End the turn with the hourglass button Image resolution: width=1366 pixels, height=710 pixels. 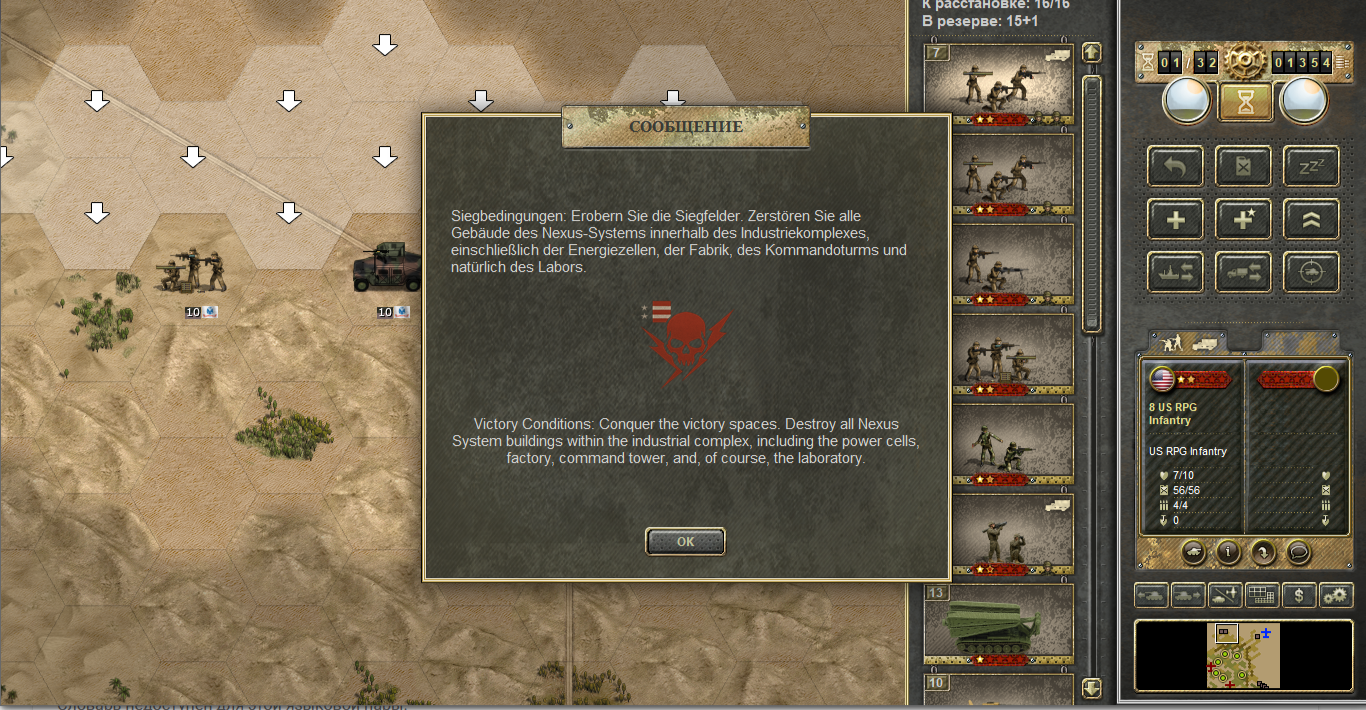(1244, 101)
